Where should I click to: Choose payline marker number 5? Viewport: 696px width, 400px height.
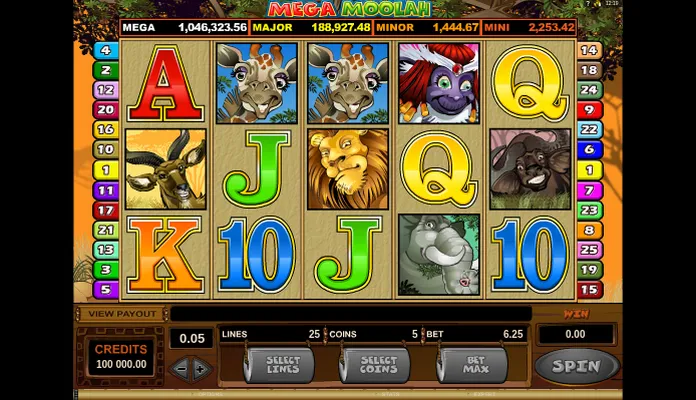pos(105,290)
